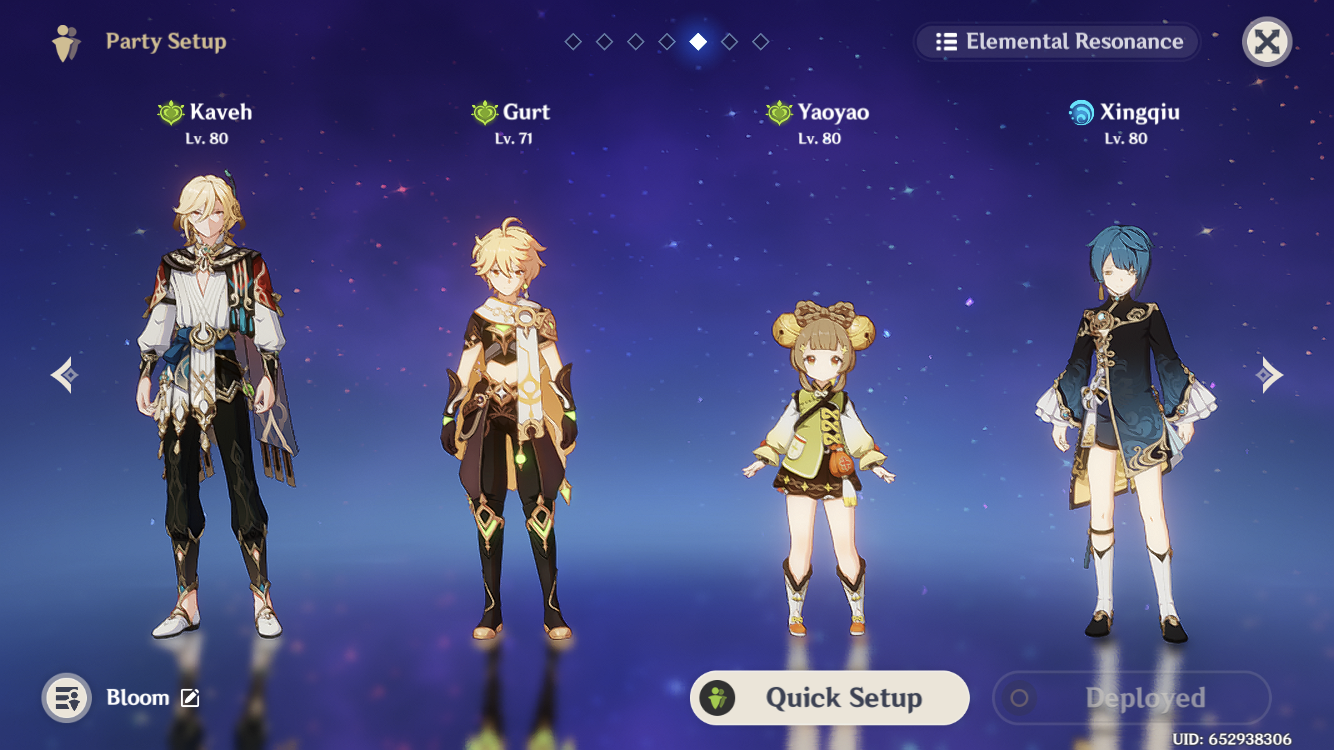Navigate to next team with right chevron
The image size is (1334, 750).
pyautogui.click(x=1271, y=374)
